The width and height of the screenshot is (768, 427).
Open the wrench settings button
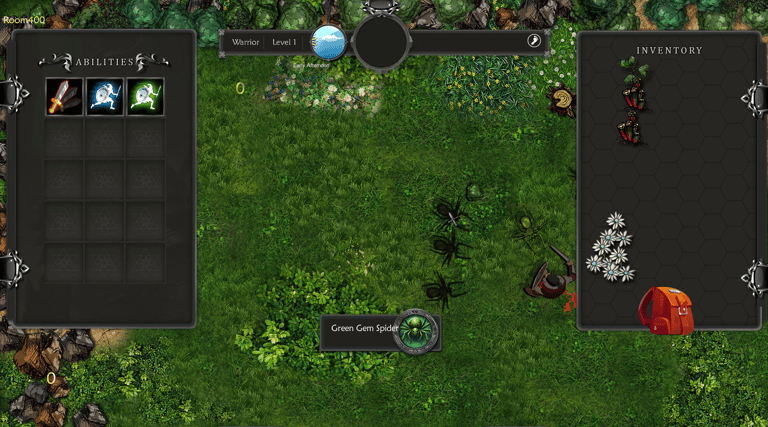pos(534,41)
